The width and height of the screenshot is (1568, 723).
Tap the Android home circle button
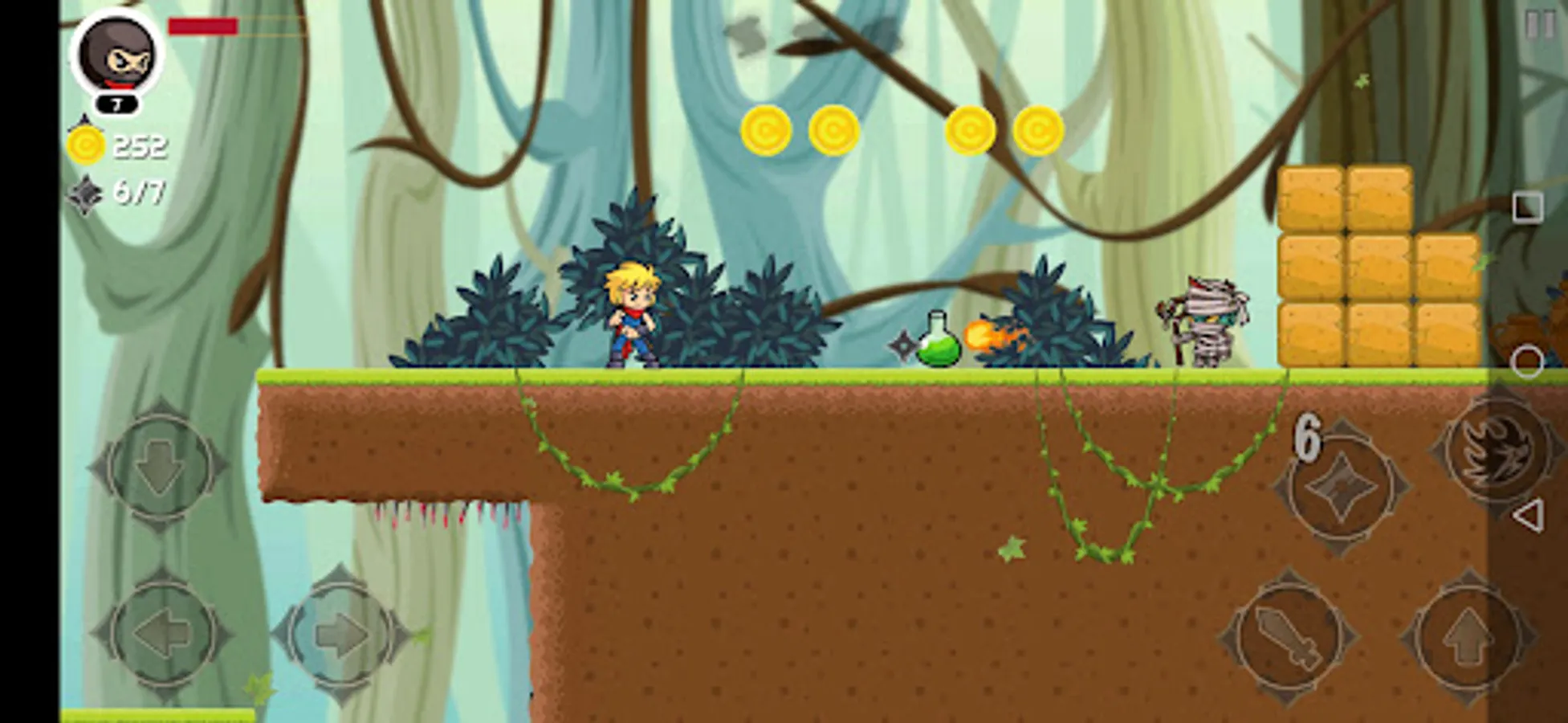(1526, 359)
